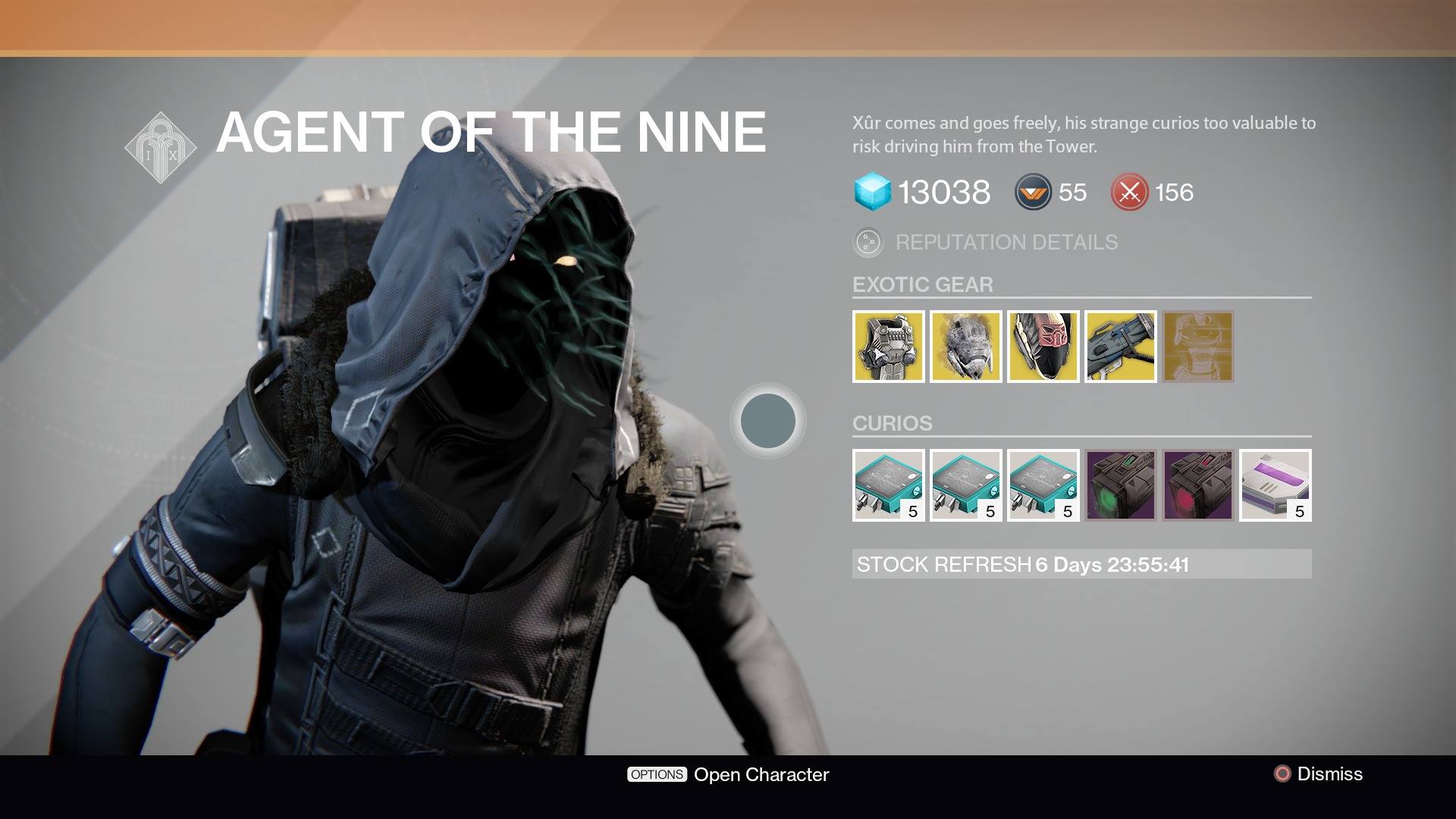This screenshot has height=819, width=1456.
Task: Click the Stock Refresh countdown bar
Action: [x=1082, y=565]
